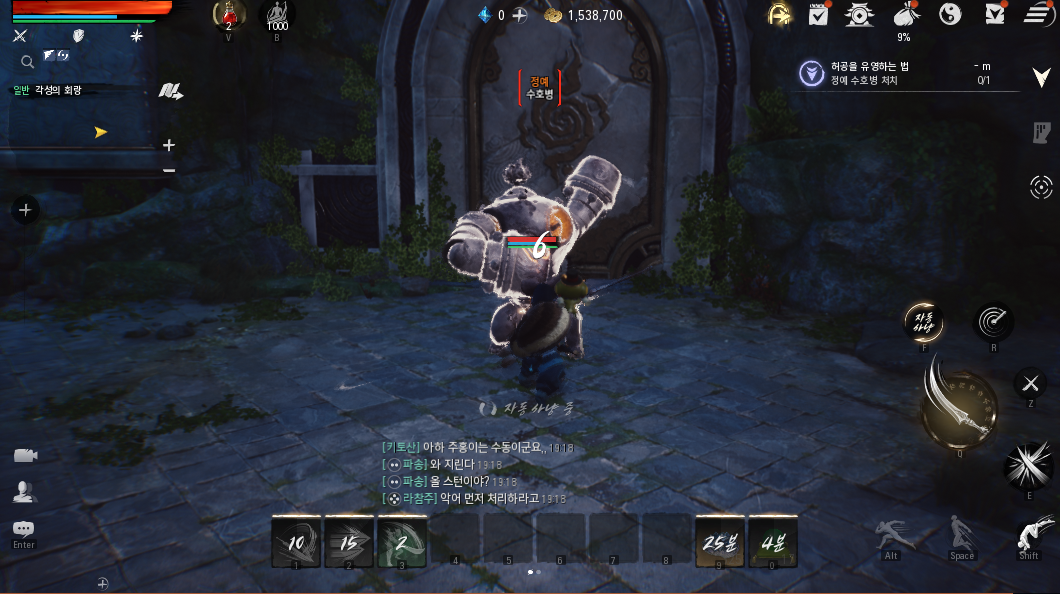This screenshot has height=594, width=1060.
Task: Open the yin-yang symbol menu
Action: [950, 14]
